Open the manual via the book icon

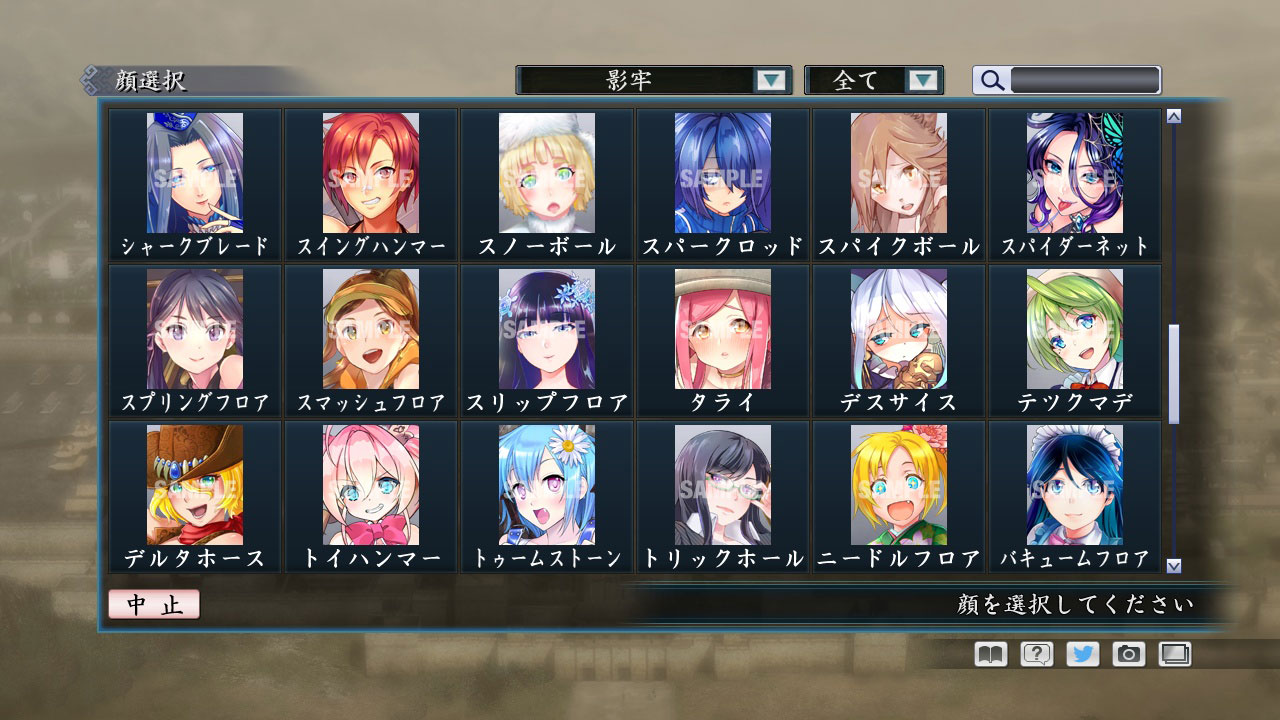[988, 654]
